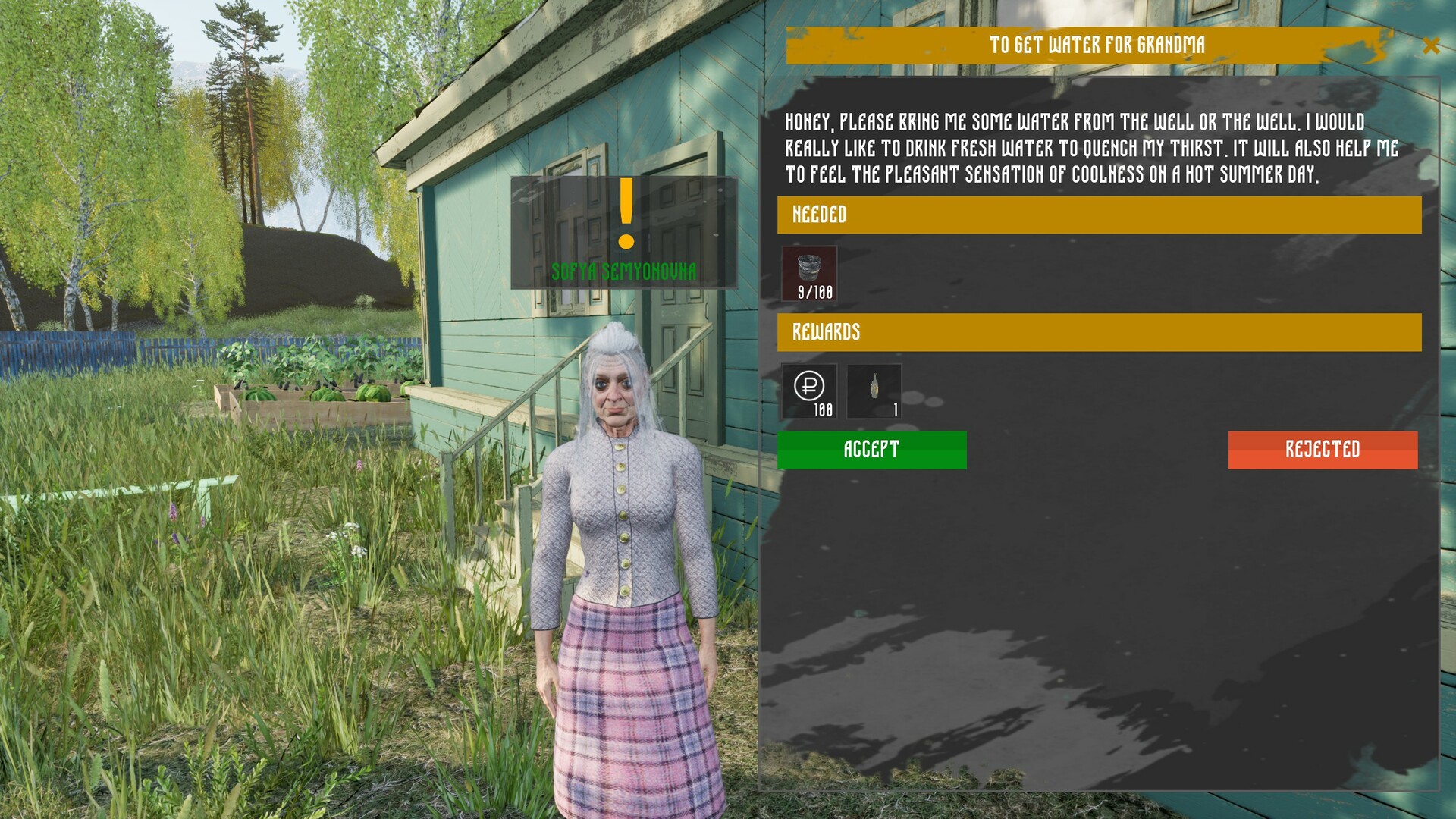
Task: Select the NEEDED section header
Action: [821, 215]
